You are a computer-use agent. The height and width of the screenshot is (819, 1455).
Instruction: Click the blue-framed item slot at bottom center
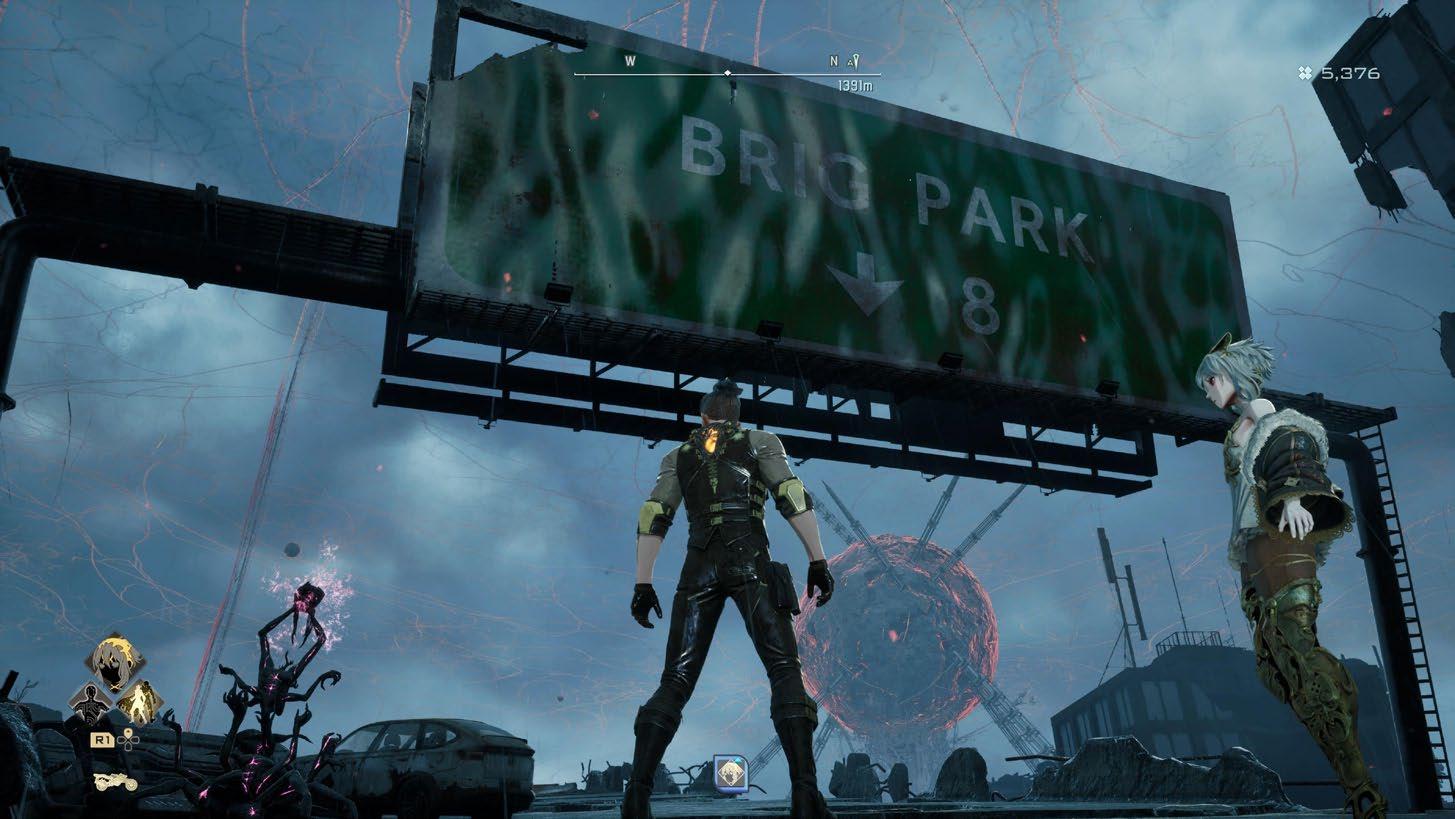728,771
